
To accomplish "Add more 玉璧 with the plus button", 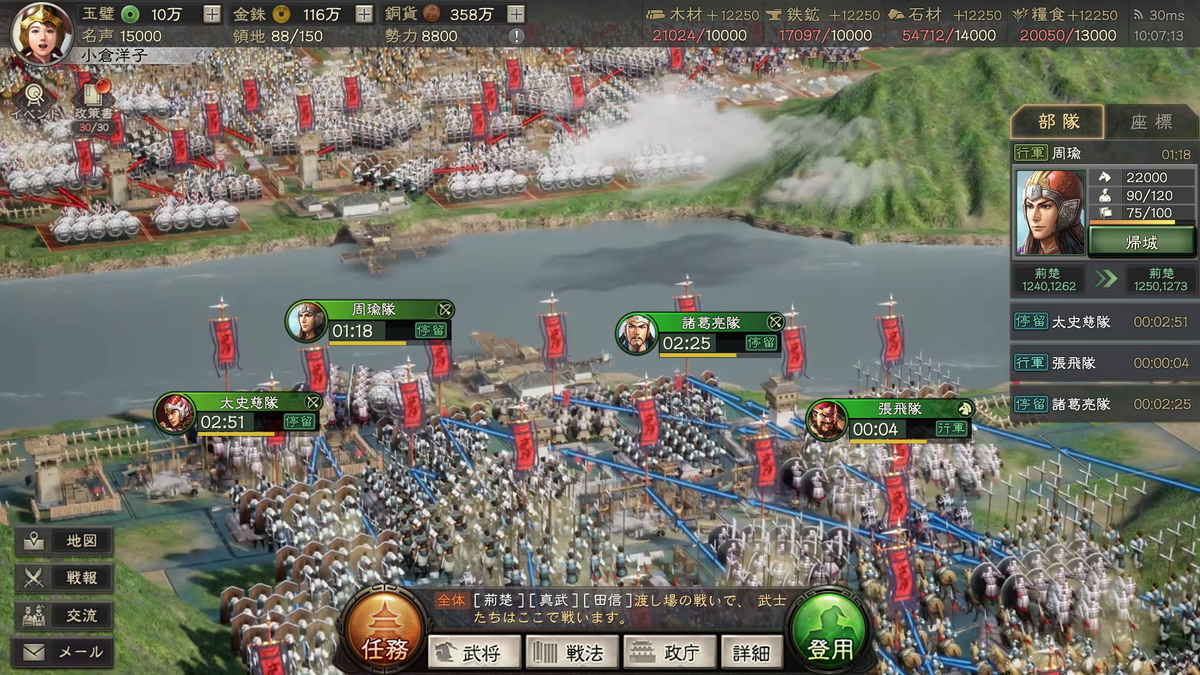I will 212,14.
